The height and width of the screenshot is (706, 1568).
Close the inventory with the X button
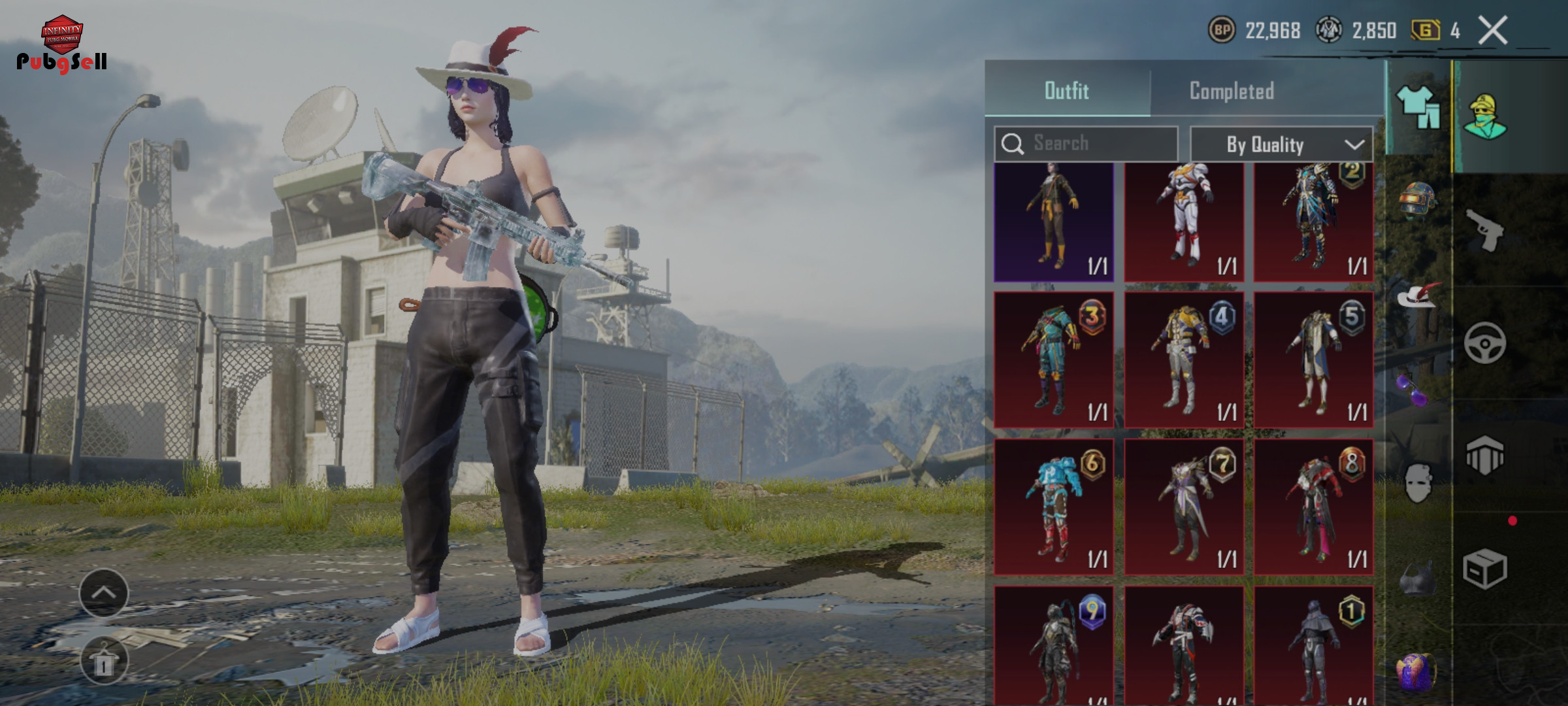pyautogui.click(x=1493, y=31)
